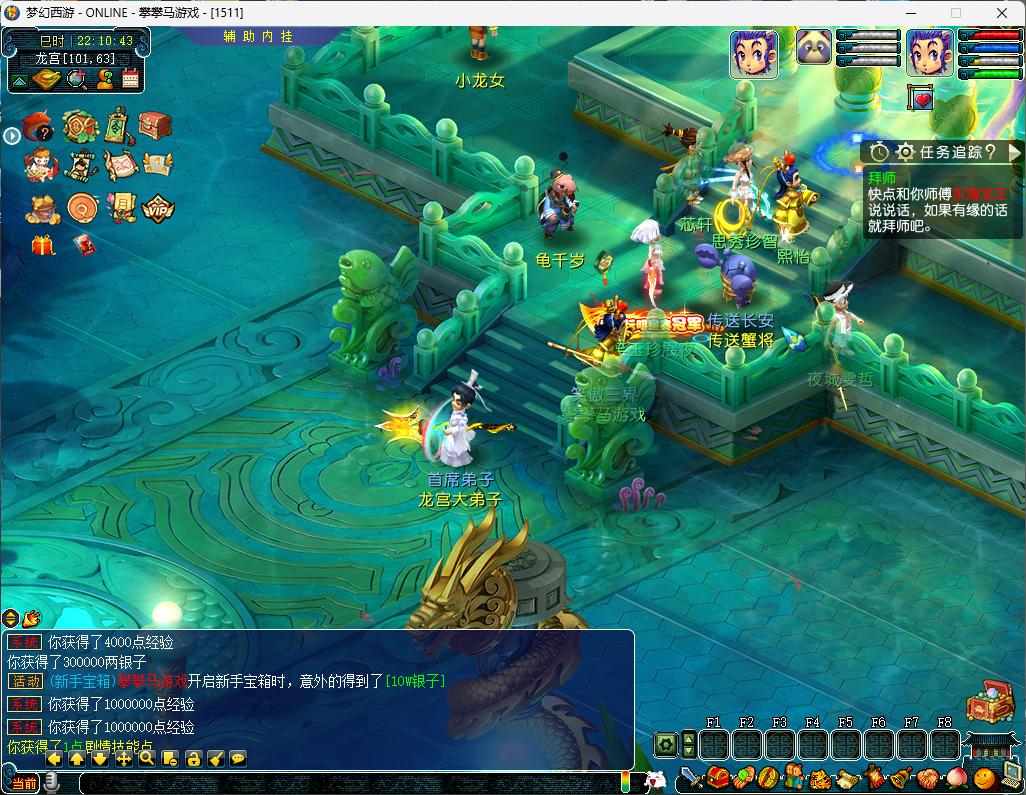Screen dimensions: 1026x795
Task: Open the VIP badge icon
Action: click(x=158, y=208)
